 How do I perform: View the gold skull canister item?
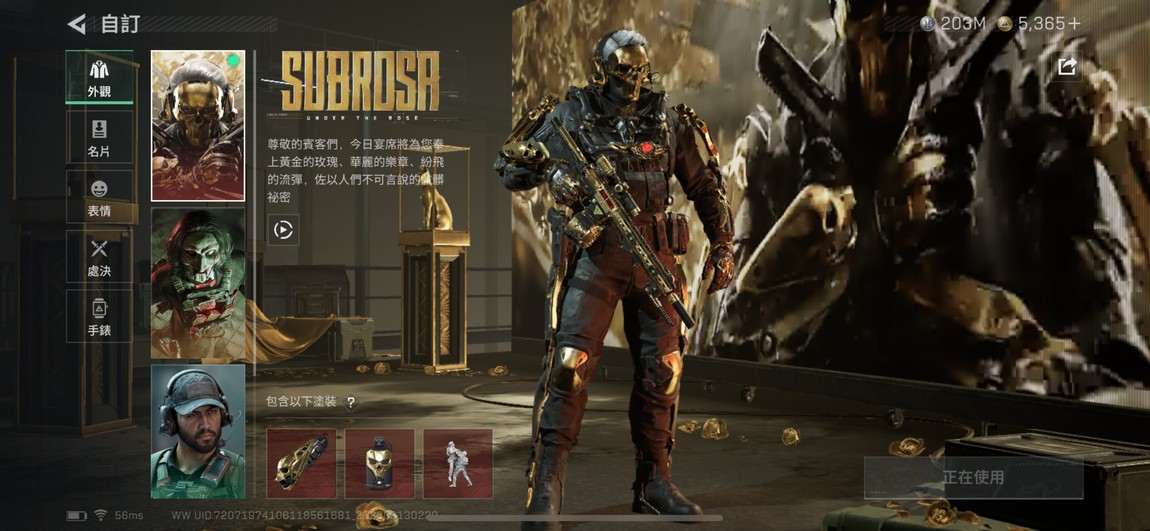click(379, 464)
